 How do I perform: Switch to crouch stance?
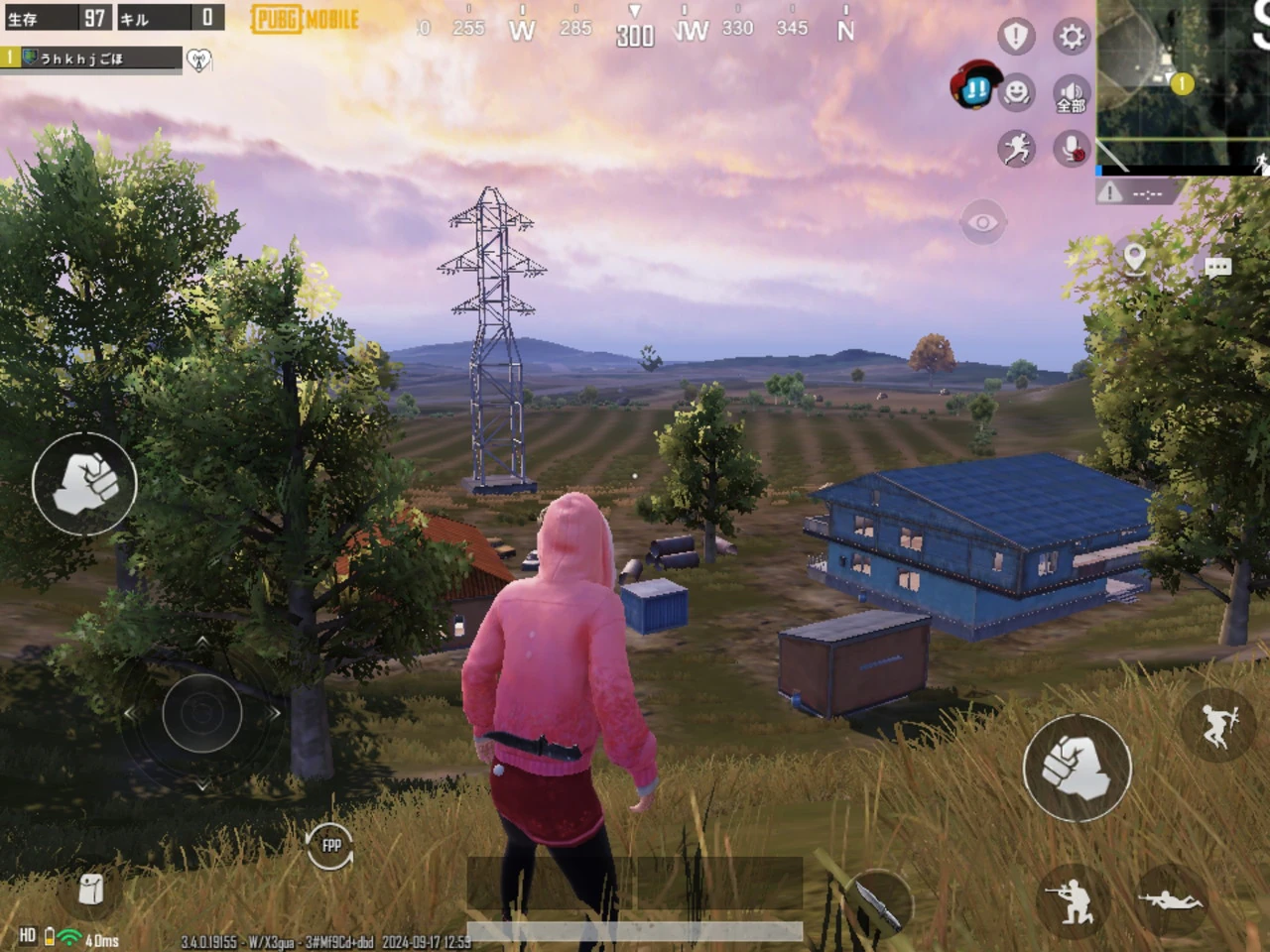pyautogui.click(x=1071, y=900)
